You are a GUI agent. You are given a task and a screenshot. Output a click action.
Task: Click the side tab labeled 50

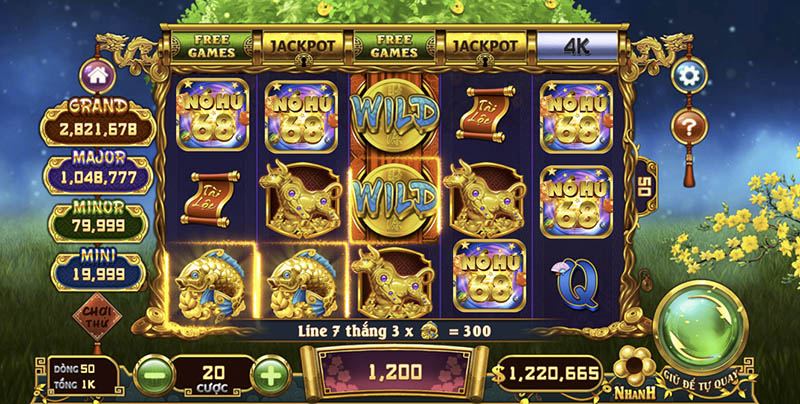pyautogui.click(x=645, y=185)
